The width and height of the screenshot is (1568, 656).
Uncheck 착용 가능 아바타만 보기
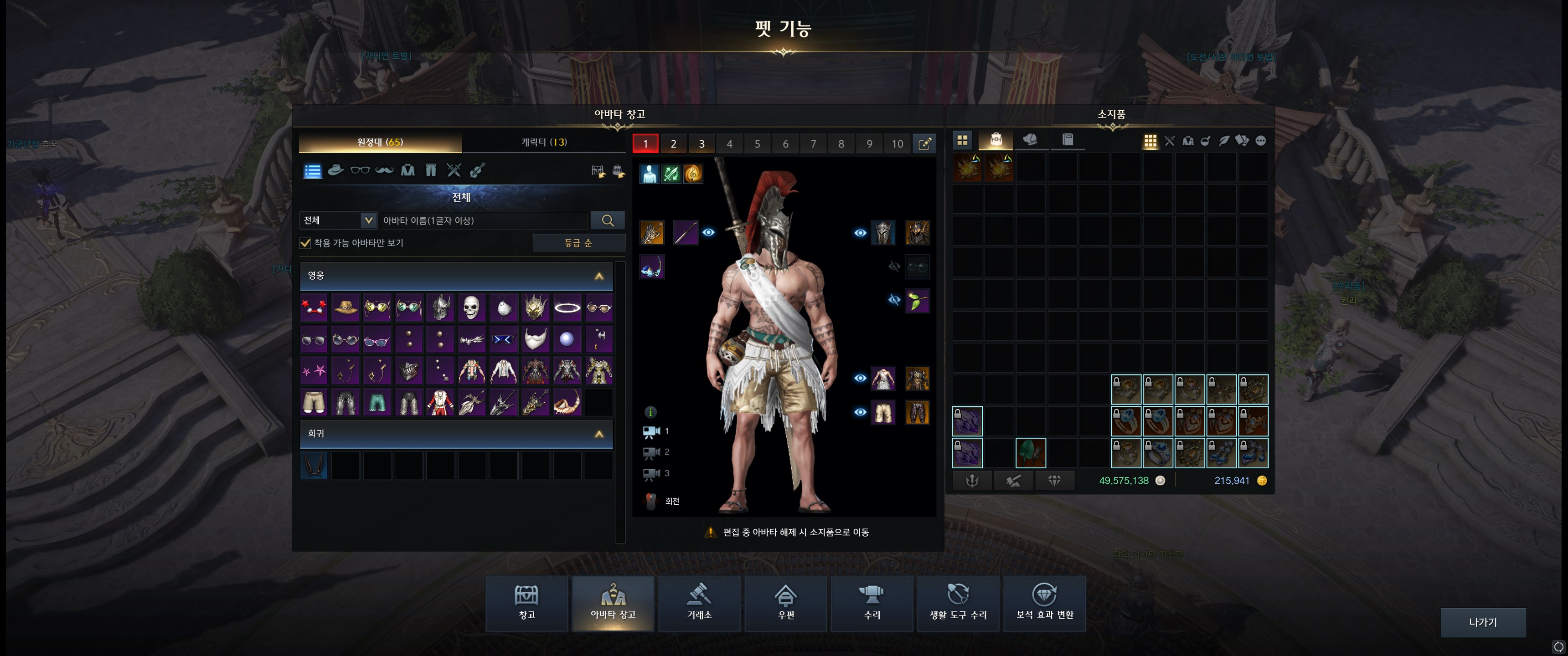pyautogui.click(x=305, y=243)
